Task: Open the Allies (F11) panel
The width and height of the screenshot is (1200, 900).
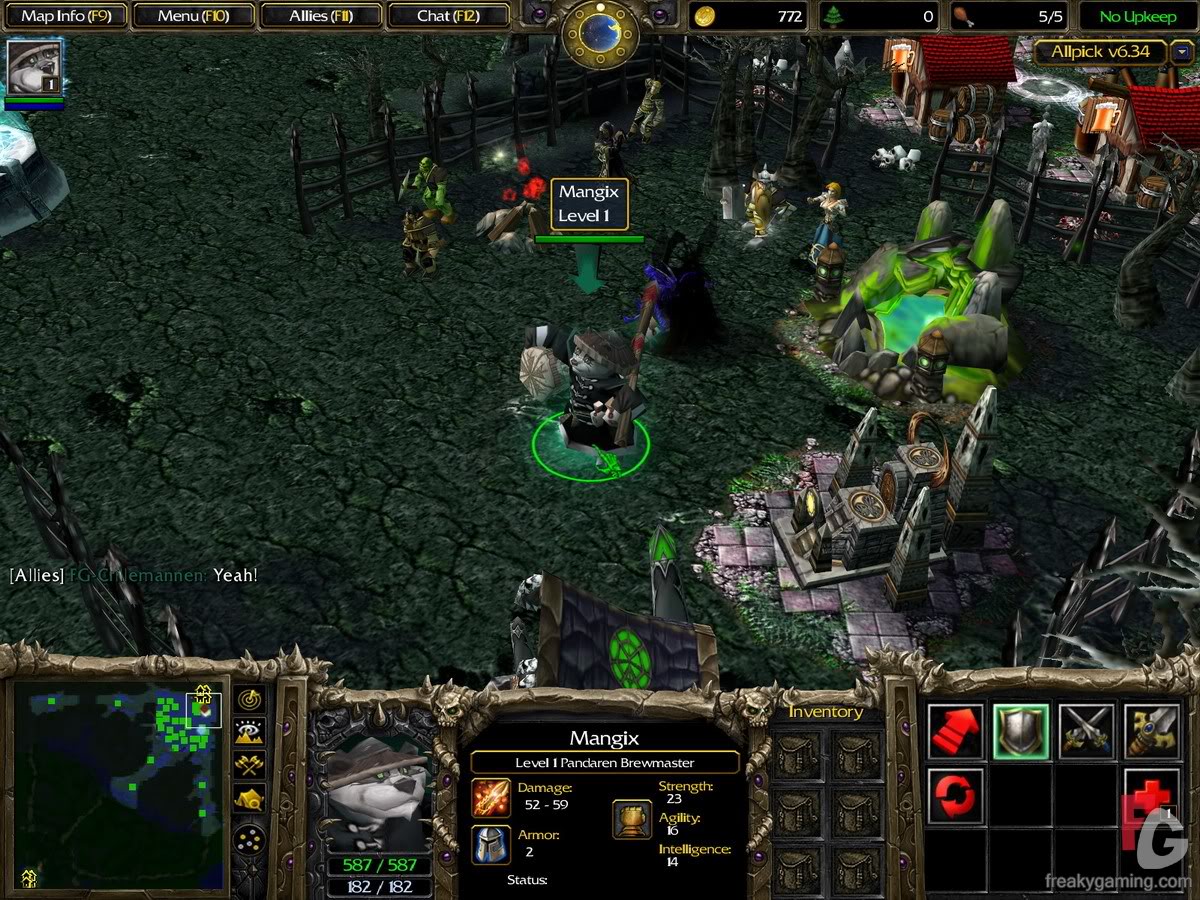Action: 321,16
